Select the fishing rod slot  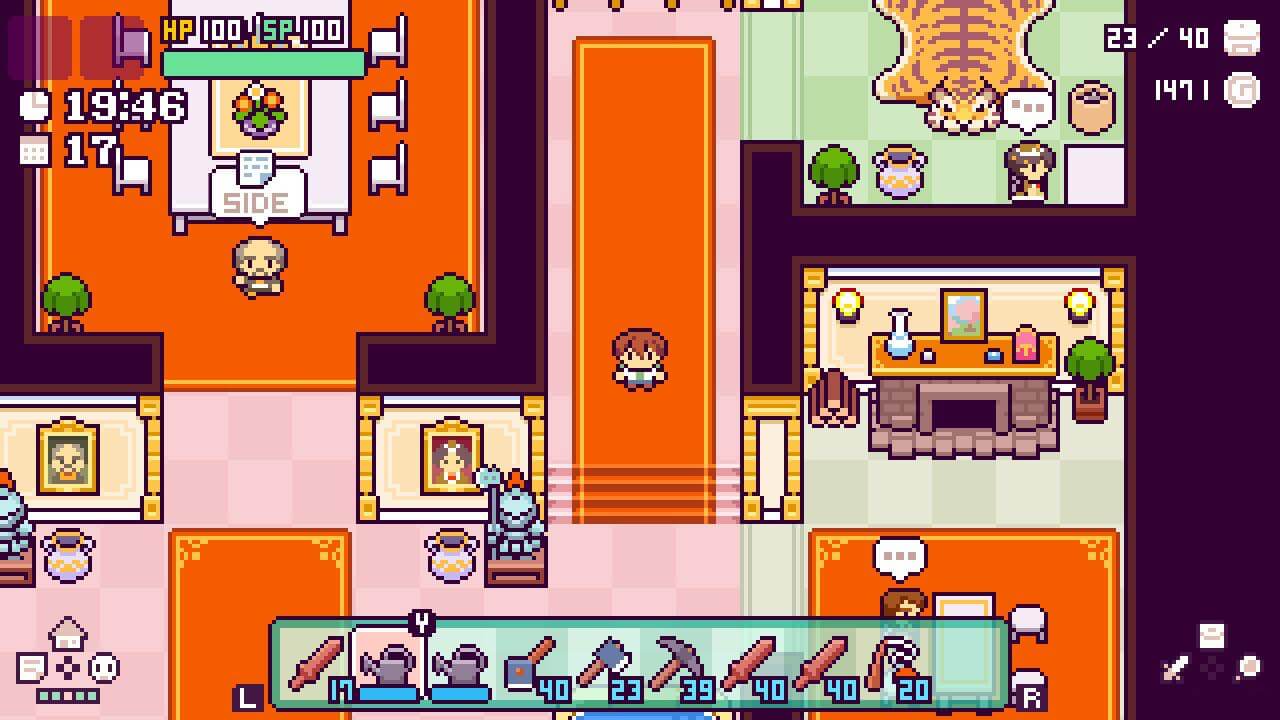[x=892, y=662]
